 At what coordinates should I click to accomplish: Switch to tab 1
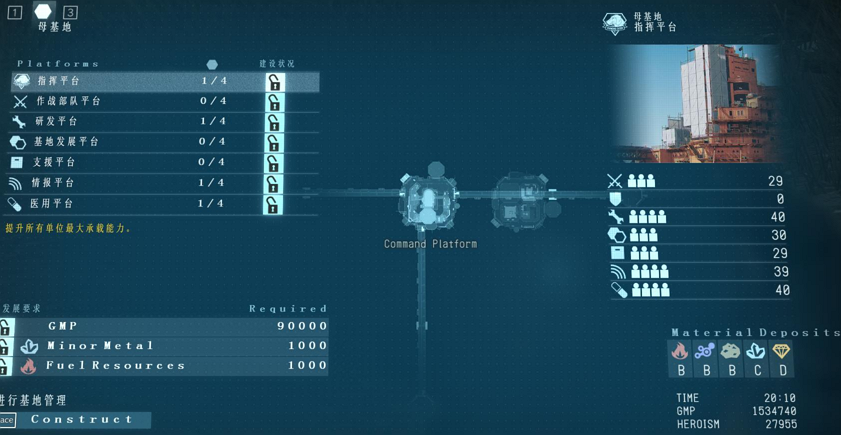coord(15,12)
